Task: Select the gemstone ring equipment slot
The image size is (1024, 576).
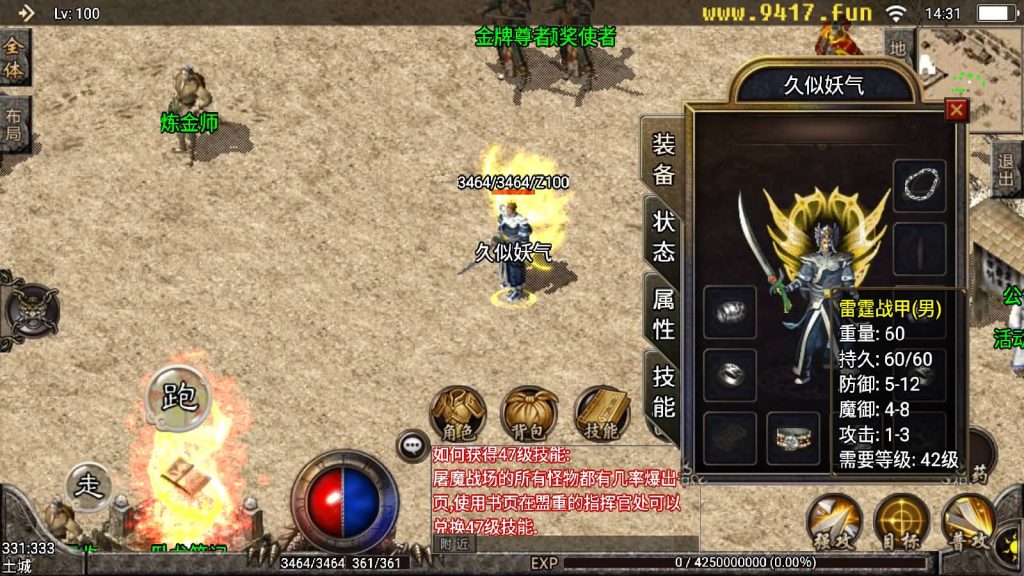Action: 792,438
